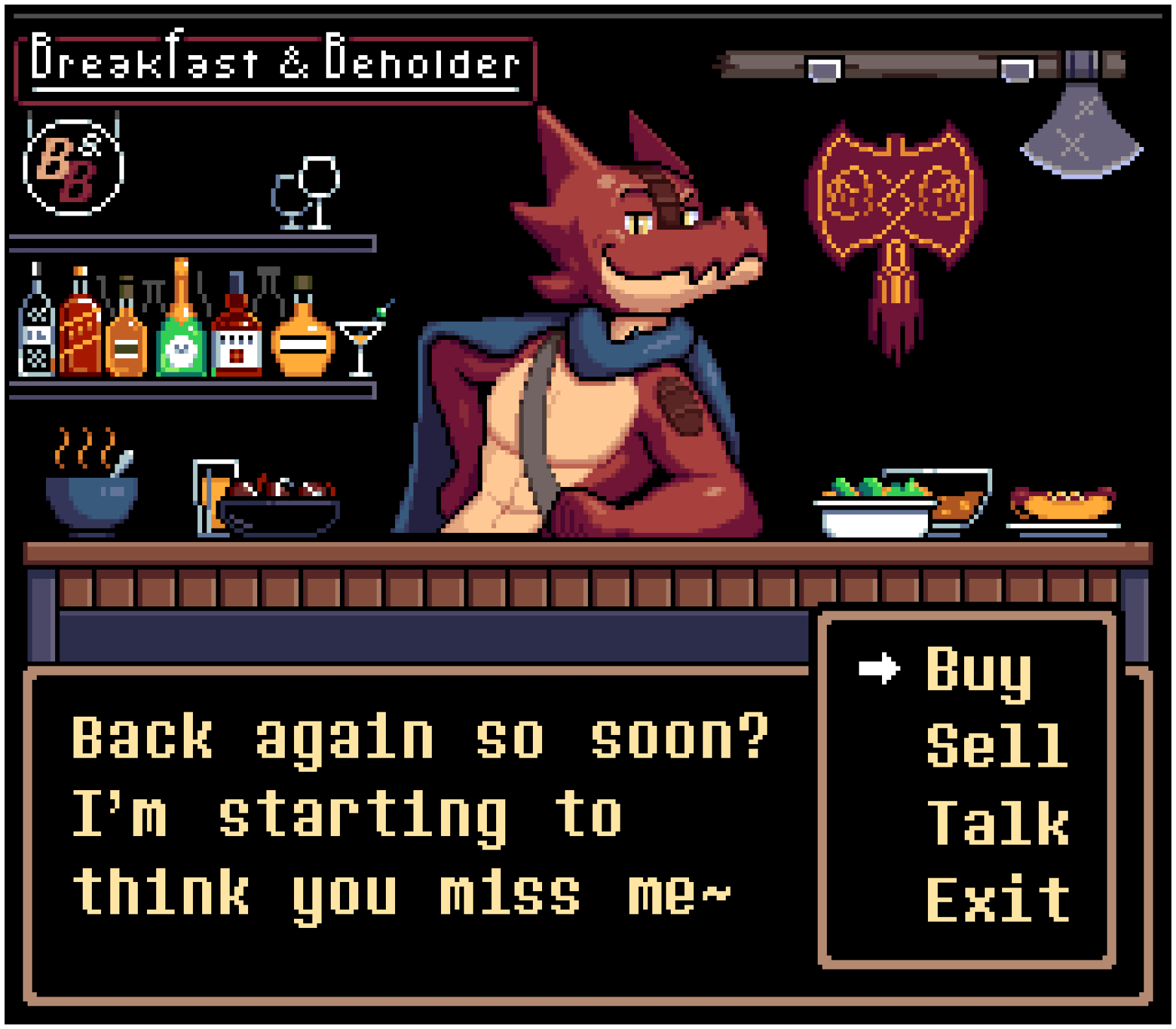The width and height of the screenshot is (1176, 1029).
Task: Pick the Talk option
Action: coord(998,823)
